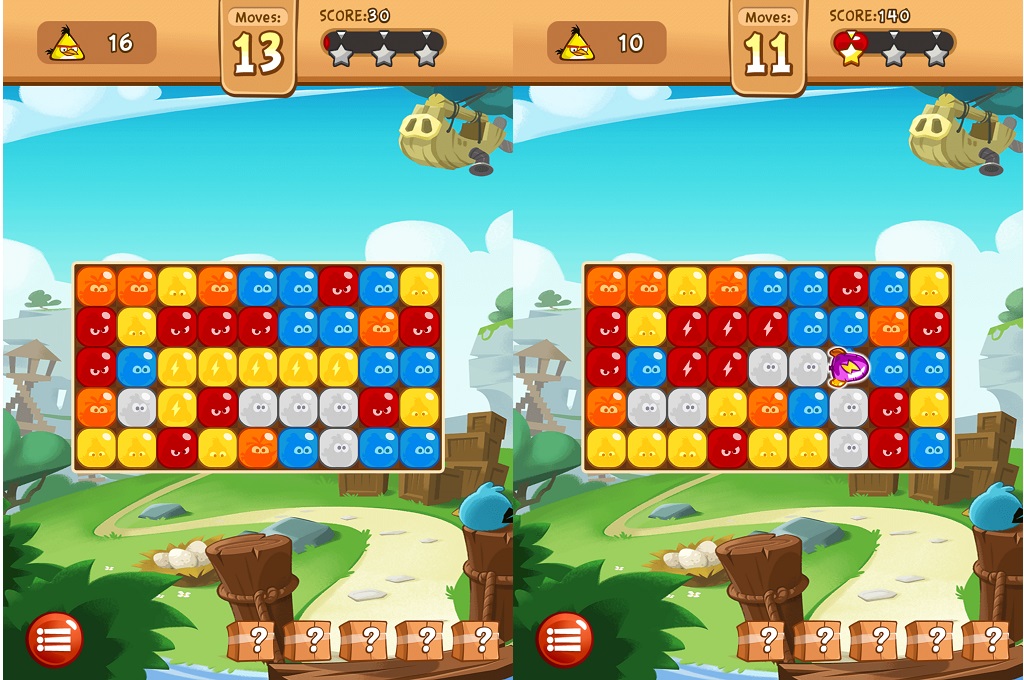Open the red menu button beside 13 moves board
This screenshot has width=1024, height=680.
[55, 639]
